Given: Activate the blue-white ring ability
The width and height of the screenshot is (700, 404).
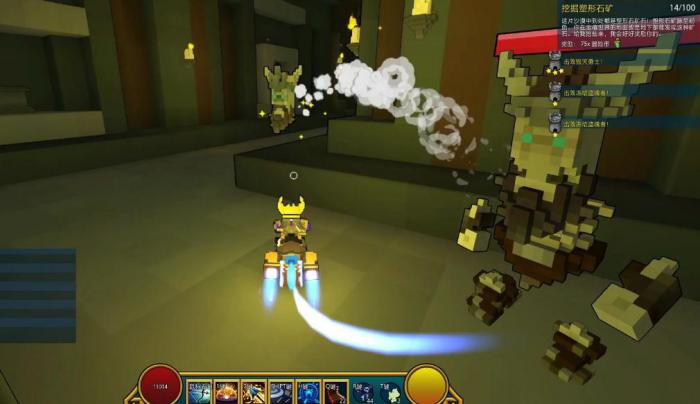Looking at the screenshot, I should (280, 390).
